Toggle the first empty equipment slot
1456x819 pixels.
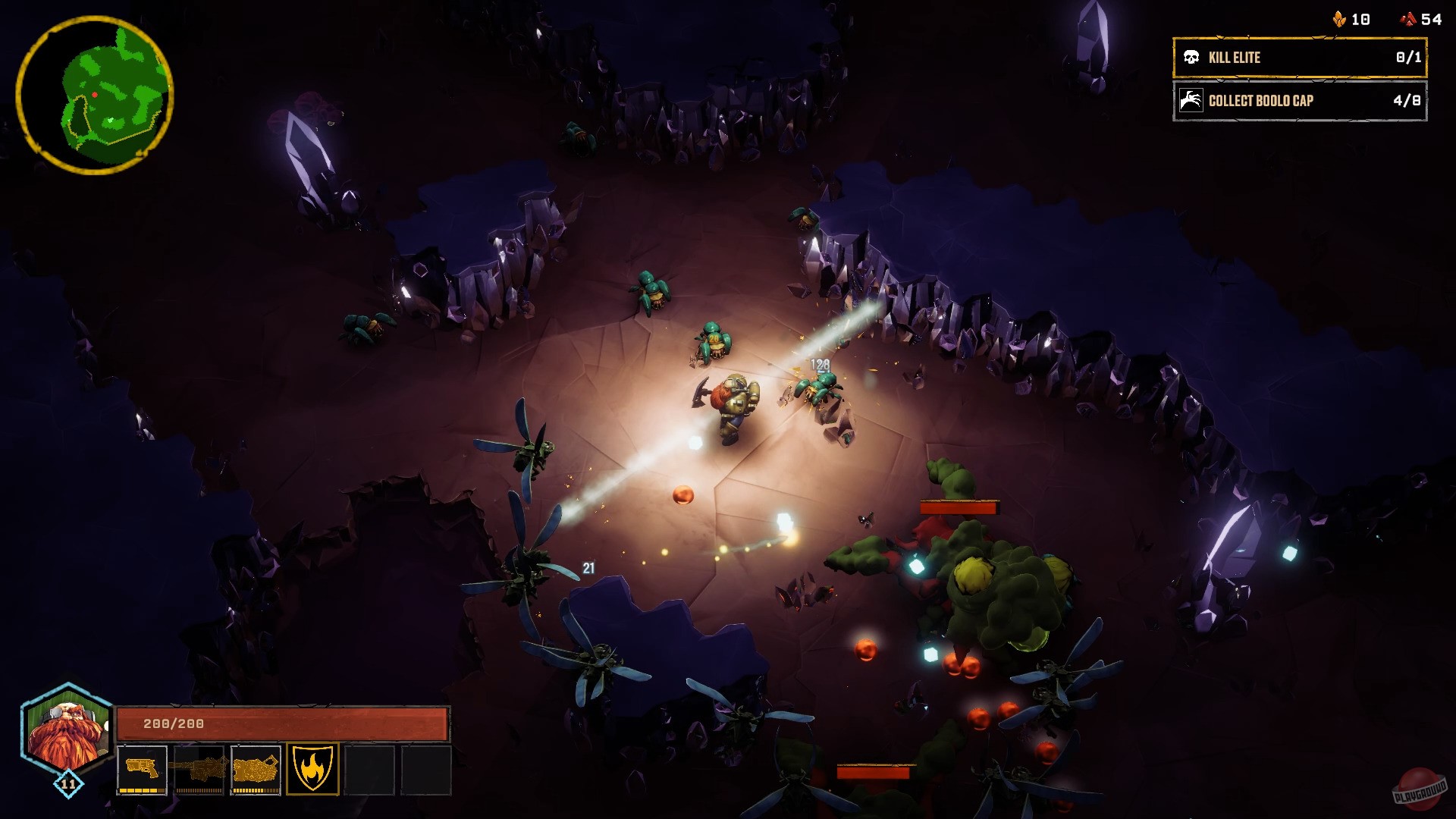(370, 770)
